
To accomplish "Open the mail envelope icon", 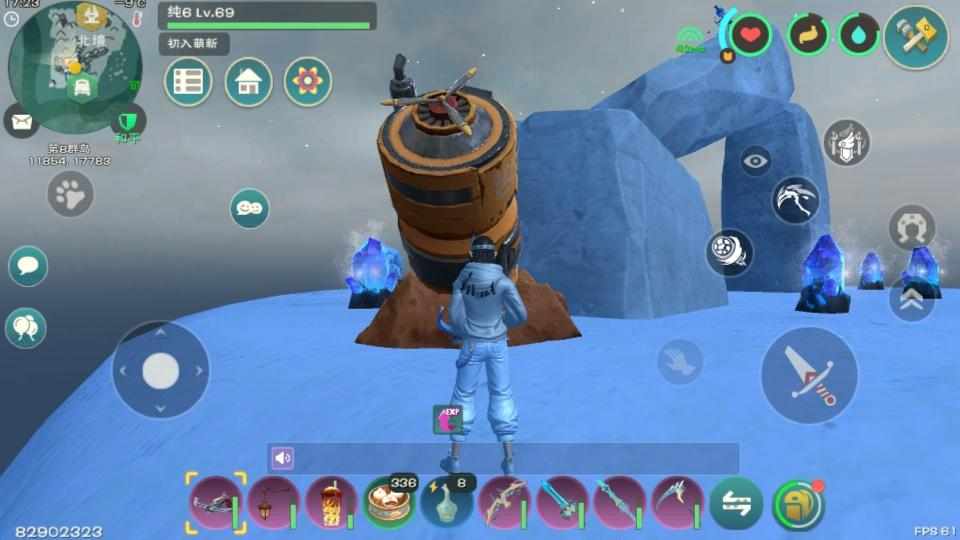I will [22, 122].
